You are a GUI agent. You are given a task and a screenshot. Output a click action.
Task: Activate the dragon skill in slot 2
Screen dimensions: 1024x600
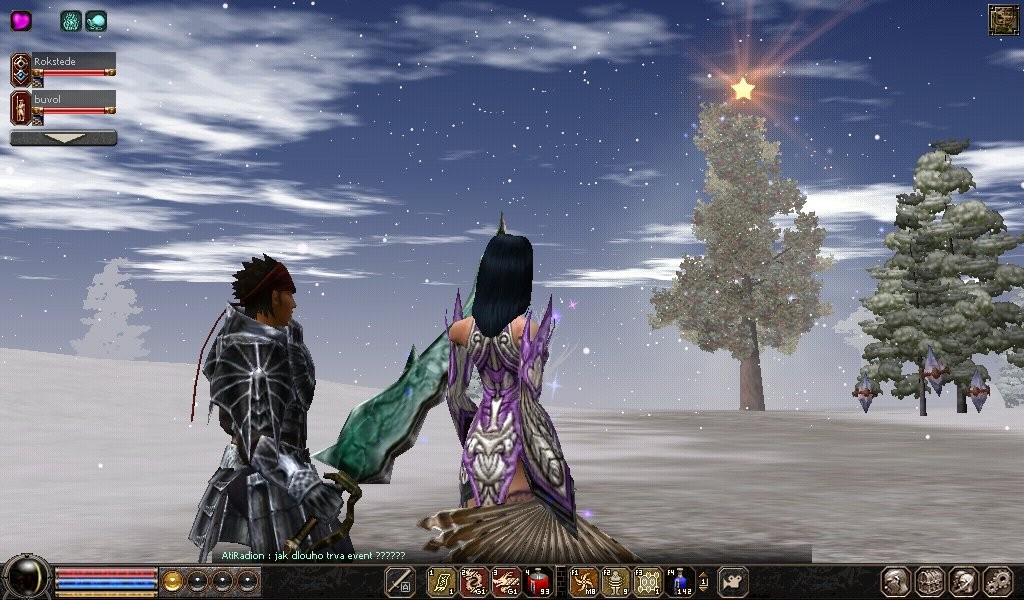pyautogui.click(x=474, y=581)
